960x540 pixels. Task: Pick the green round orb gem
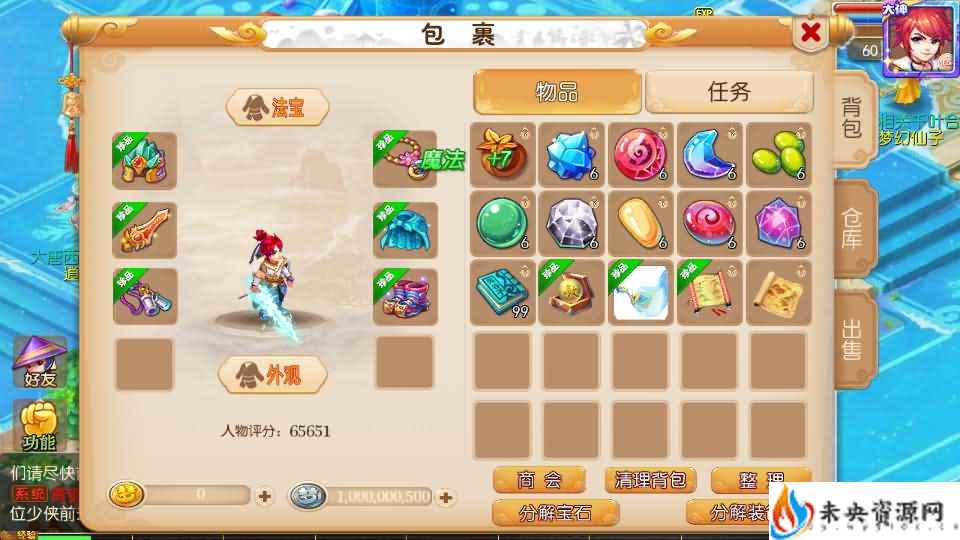[x=503, y=222]
